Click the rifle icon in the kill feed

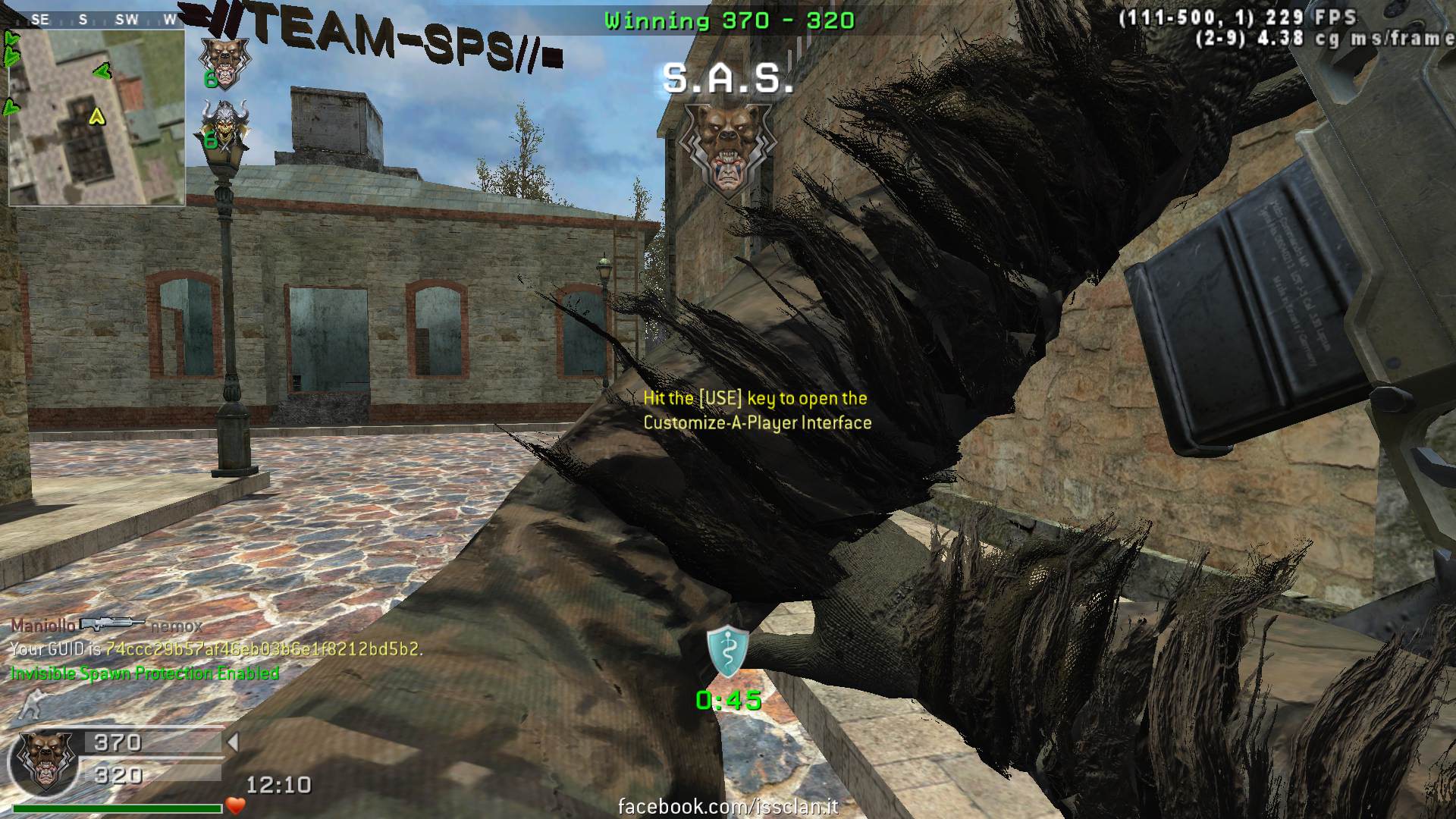[x=112, y=624]
